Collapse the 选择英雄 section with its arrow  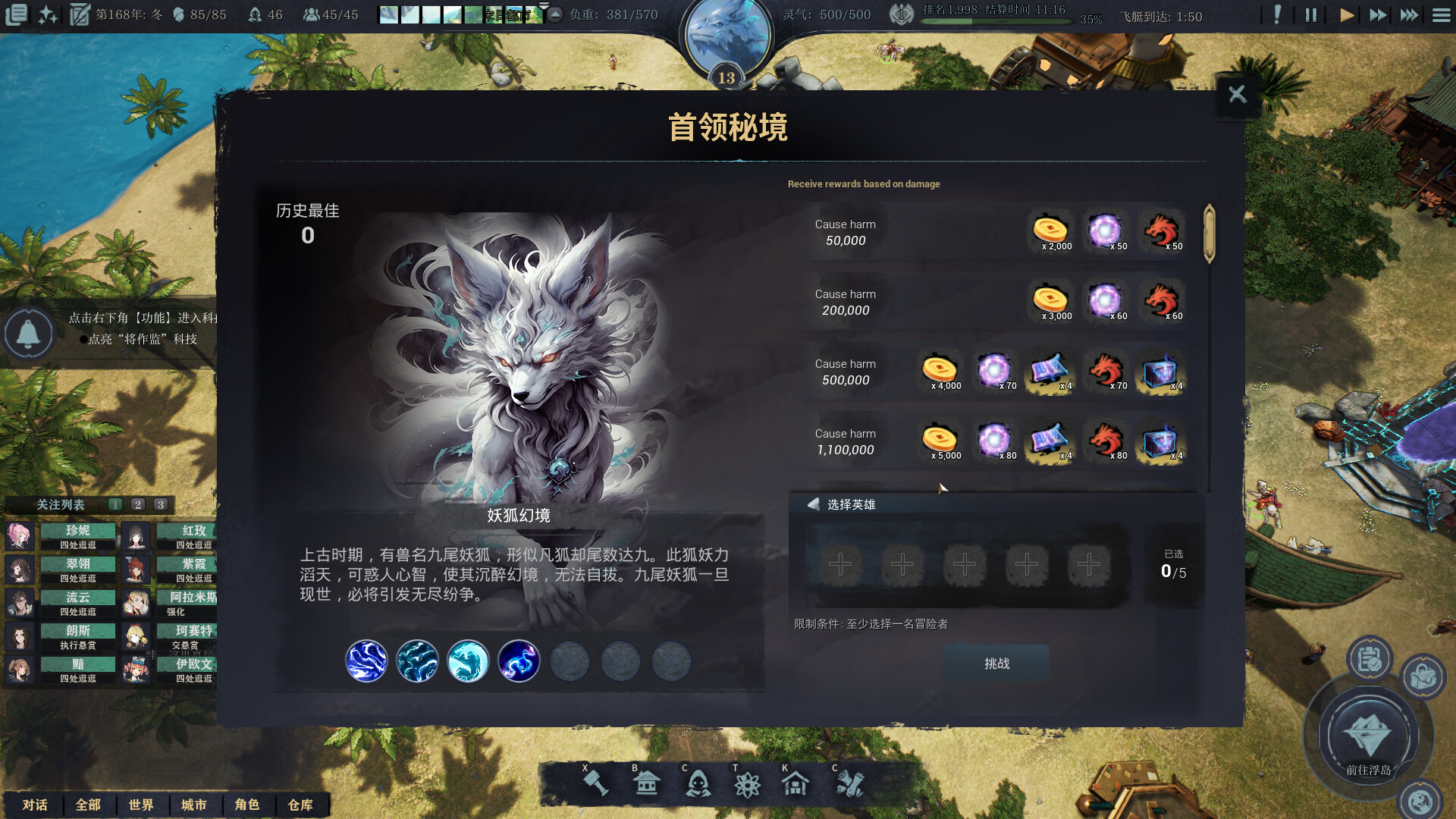coord(813,503)
